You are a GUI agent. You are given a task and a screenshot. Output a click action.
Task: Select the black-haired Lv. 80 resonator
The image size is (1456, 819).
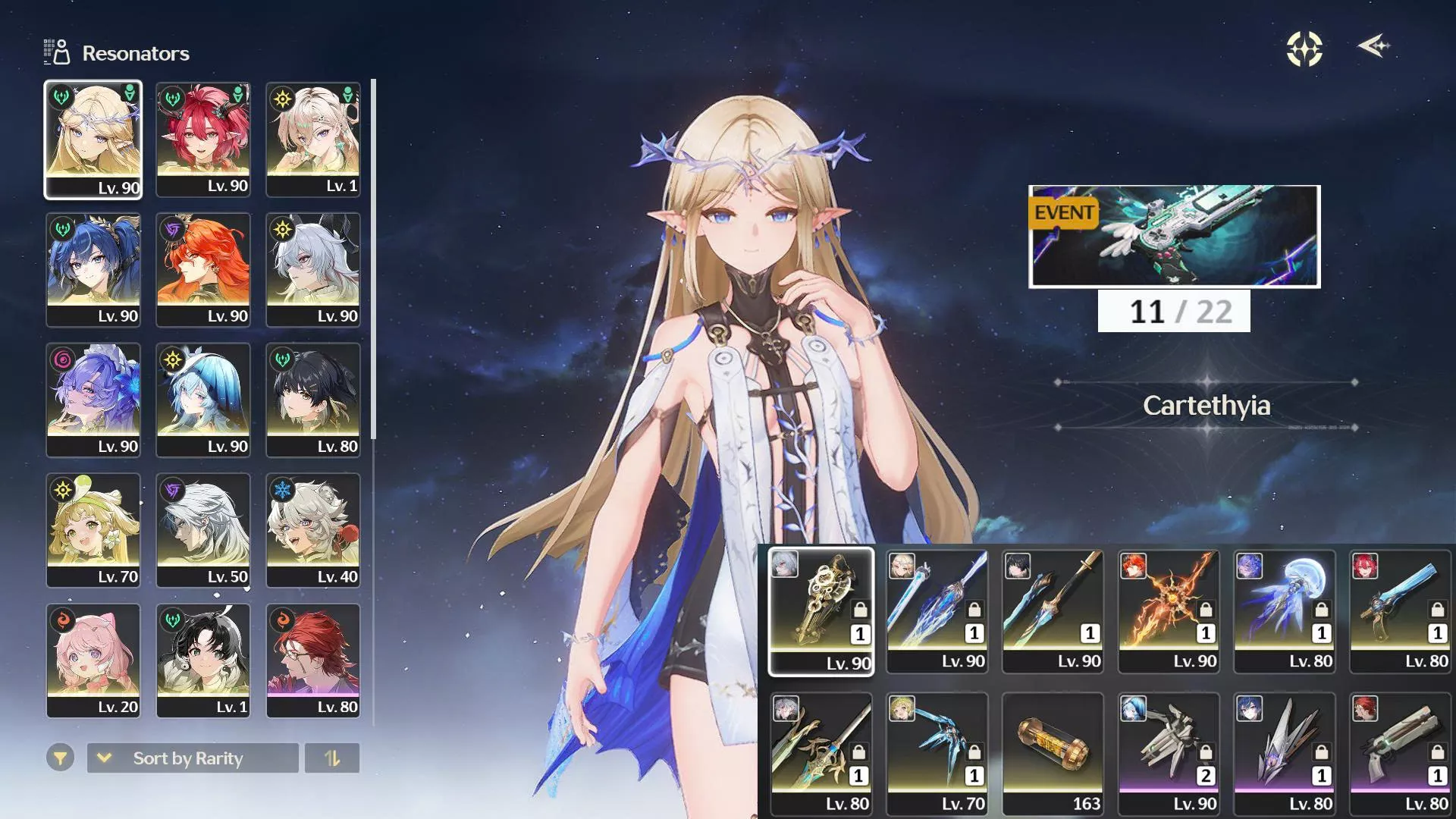pyautogui.click(x=313, y=400)
